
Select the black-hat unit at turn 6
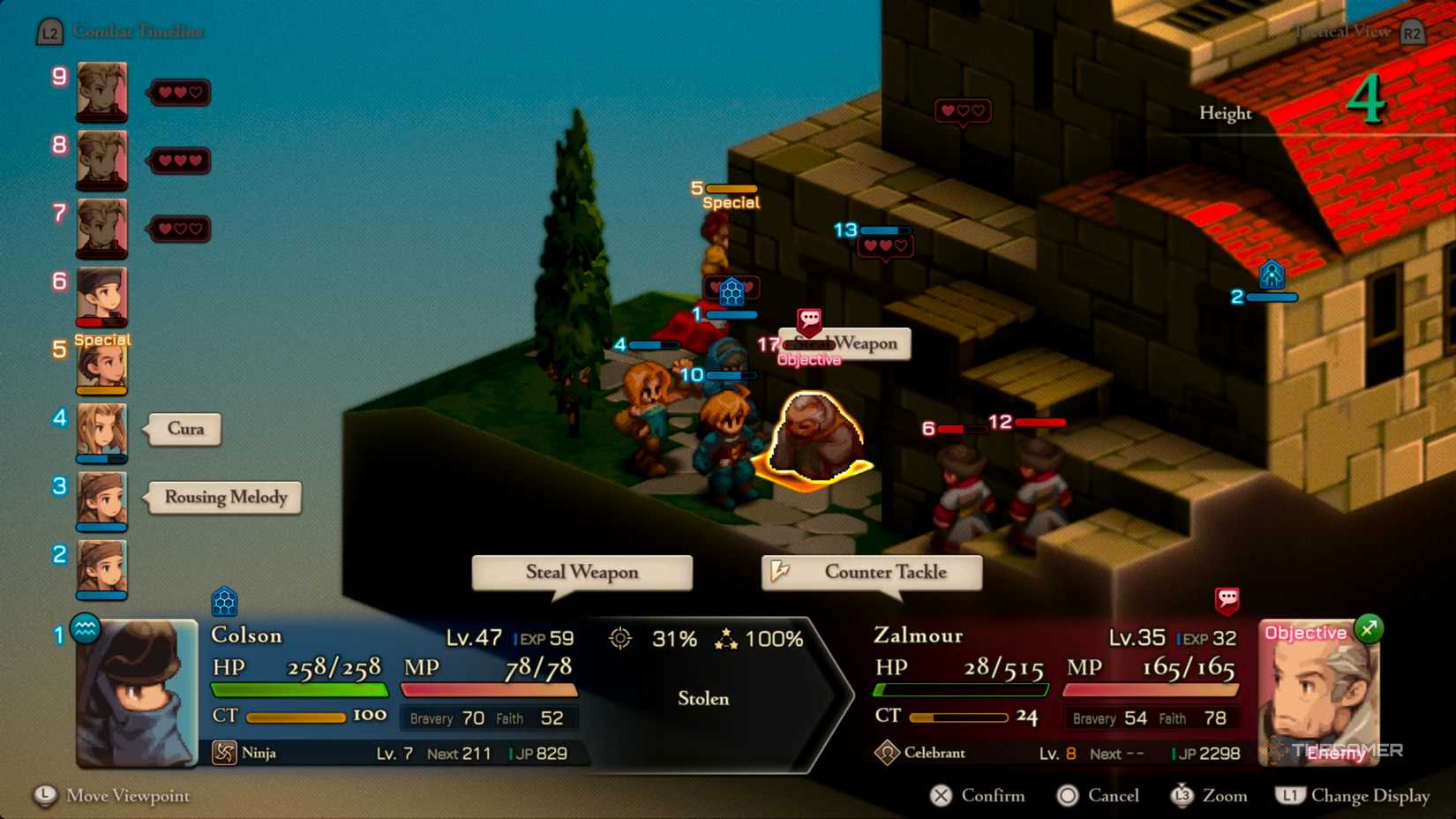pos(101,297)
